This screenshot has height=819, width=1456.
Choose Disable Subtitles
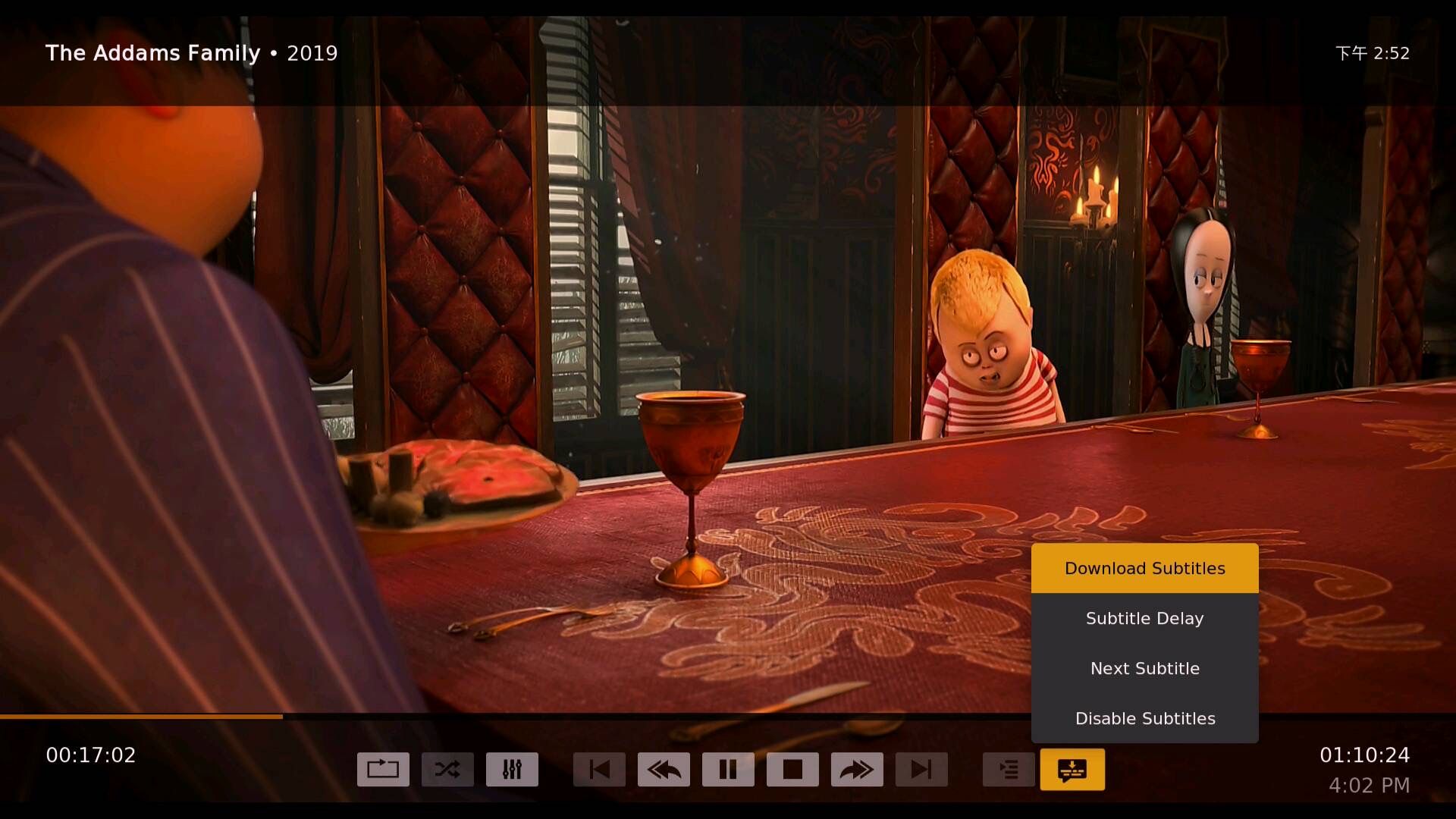(1144, 718)
